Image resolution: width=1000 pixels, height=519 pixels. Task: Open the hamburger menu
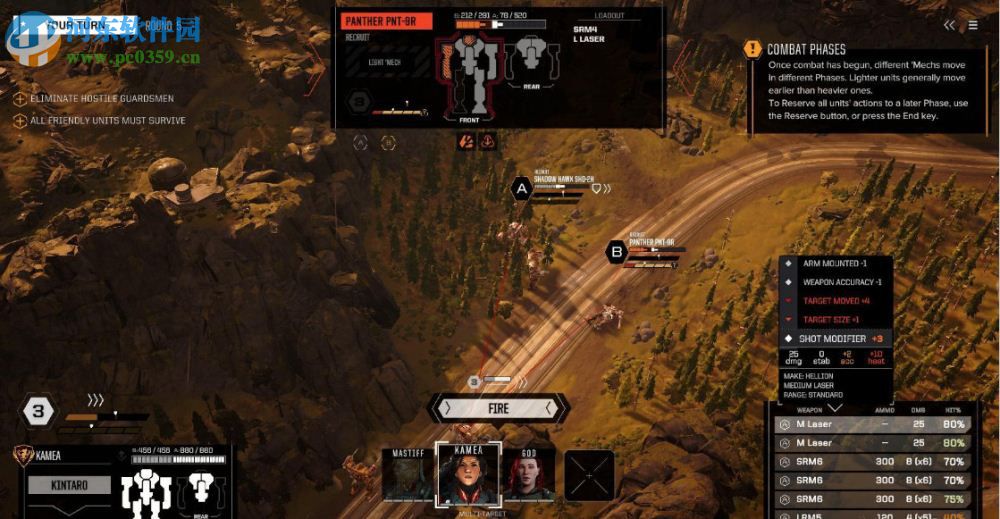point(973,25)
